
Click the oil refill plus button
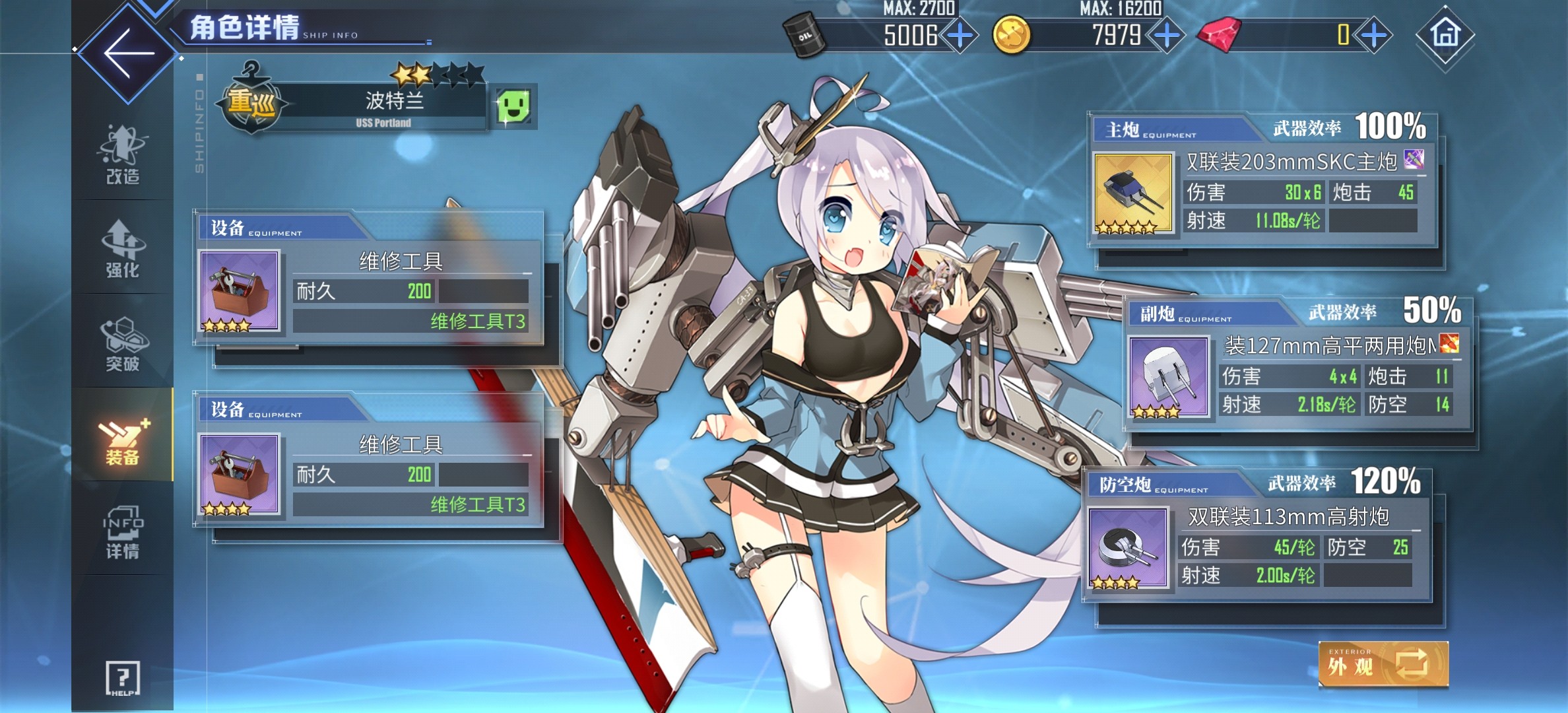960,36
